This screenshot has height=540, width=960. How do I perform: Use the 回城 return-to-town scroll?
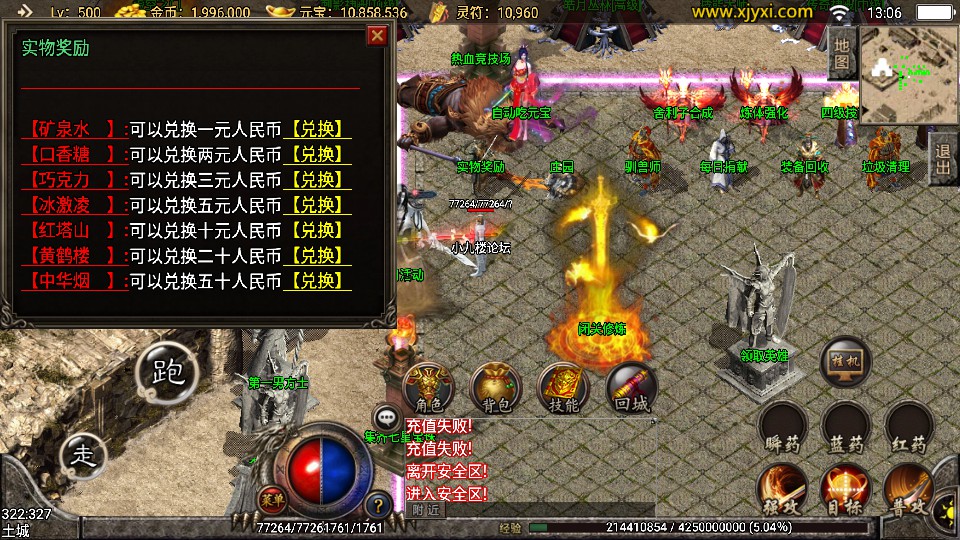[x=632, y=388]
